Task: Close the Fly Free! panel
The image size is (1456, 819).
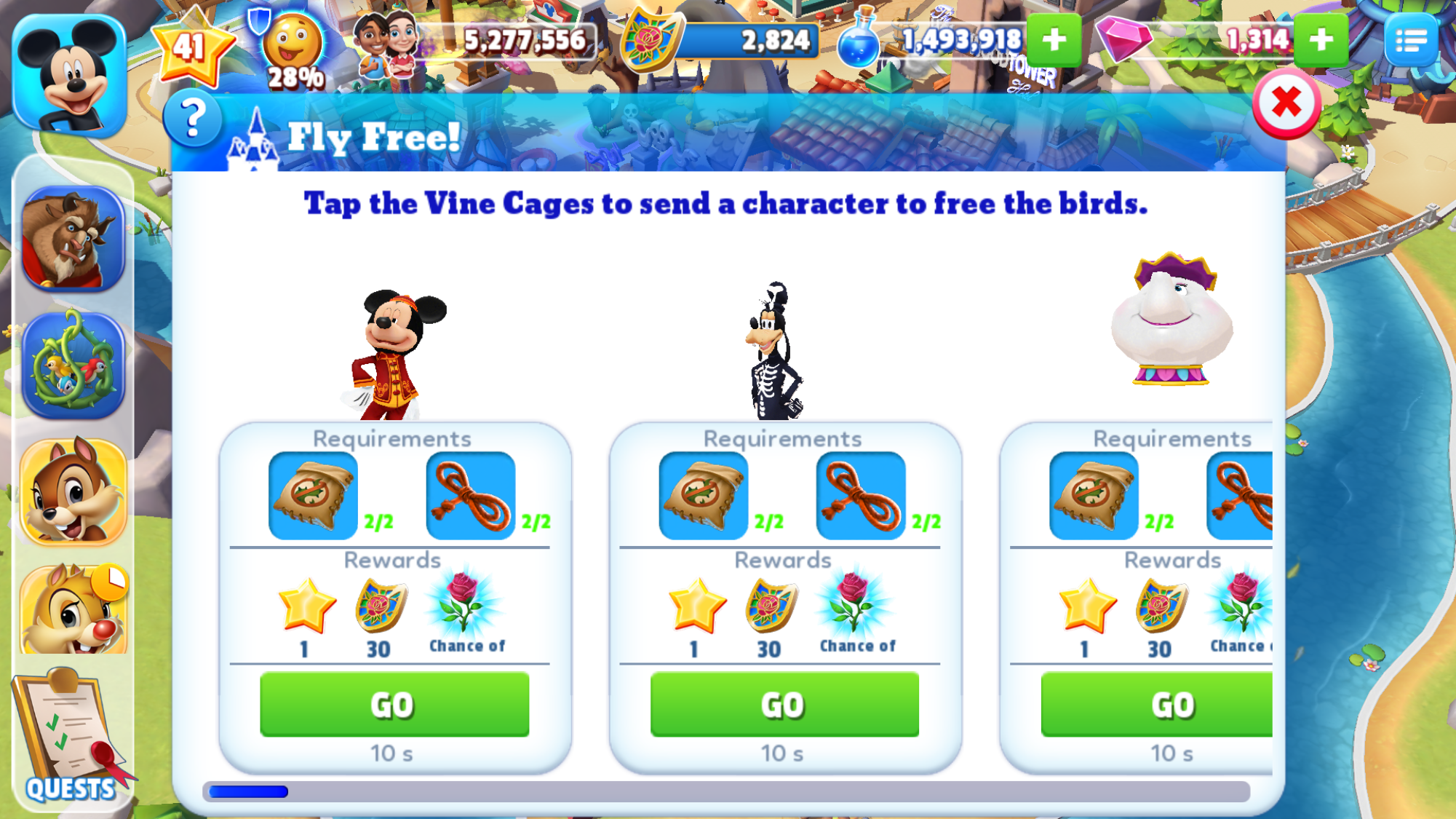Action: (1286, 103)
